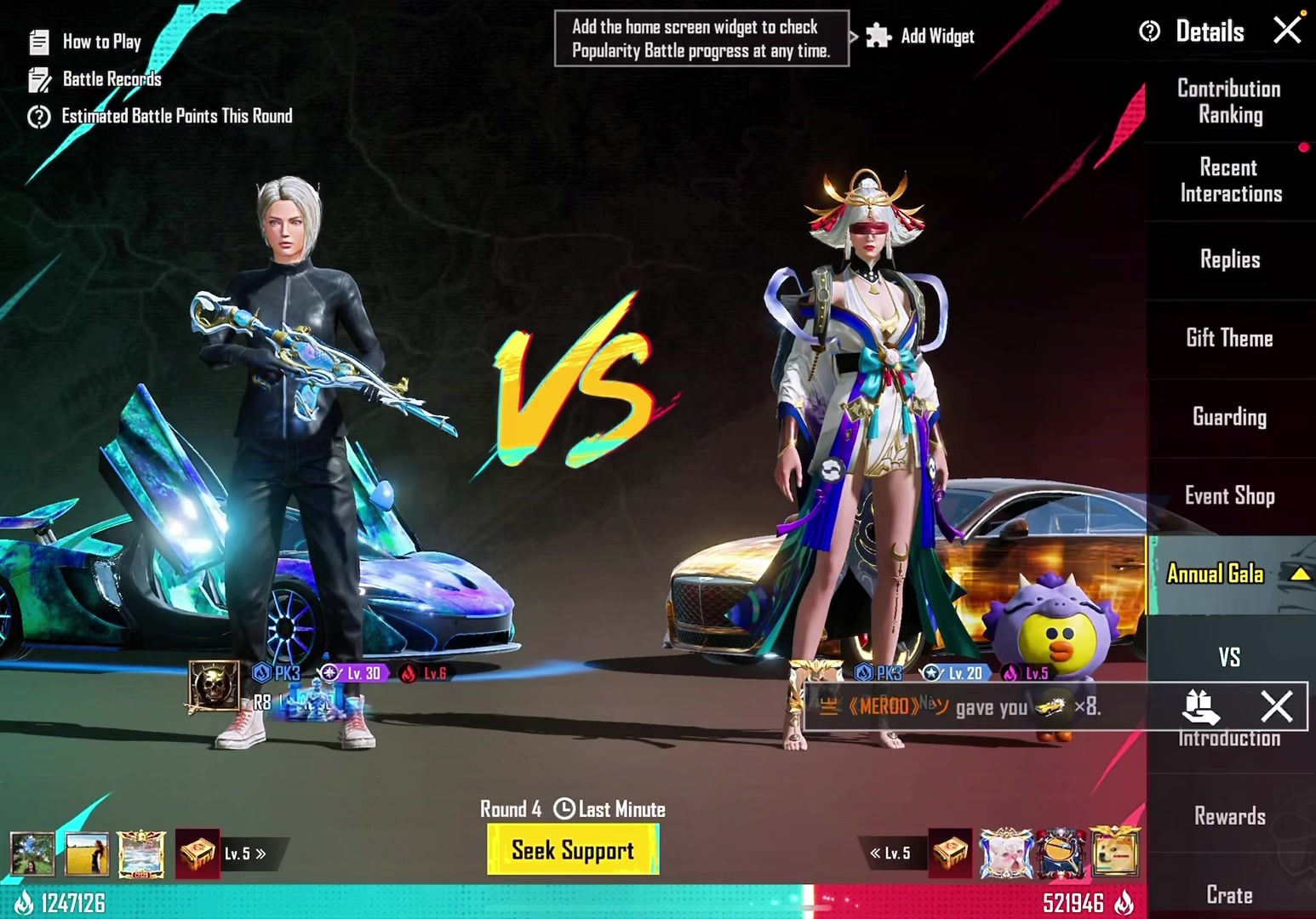
Task: Return a gift from the notification
Action: 1201,706
